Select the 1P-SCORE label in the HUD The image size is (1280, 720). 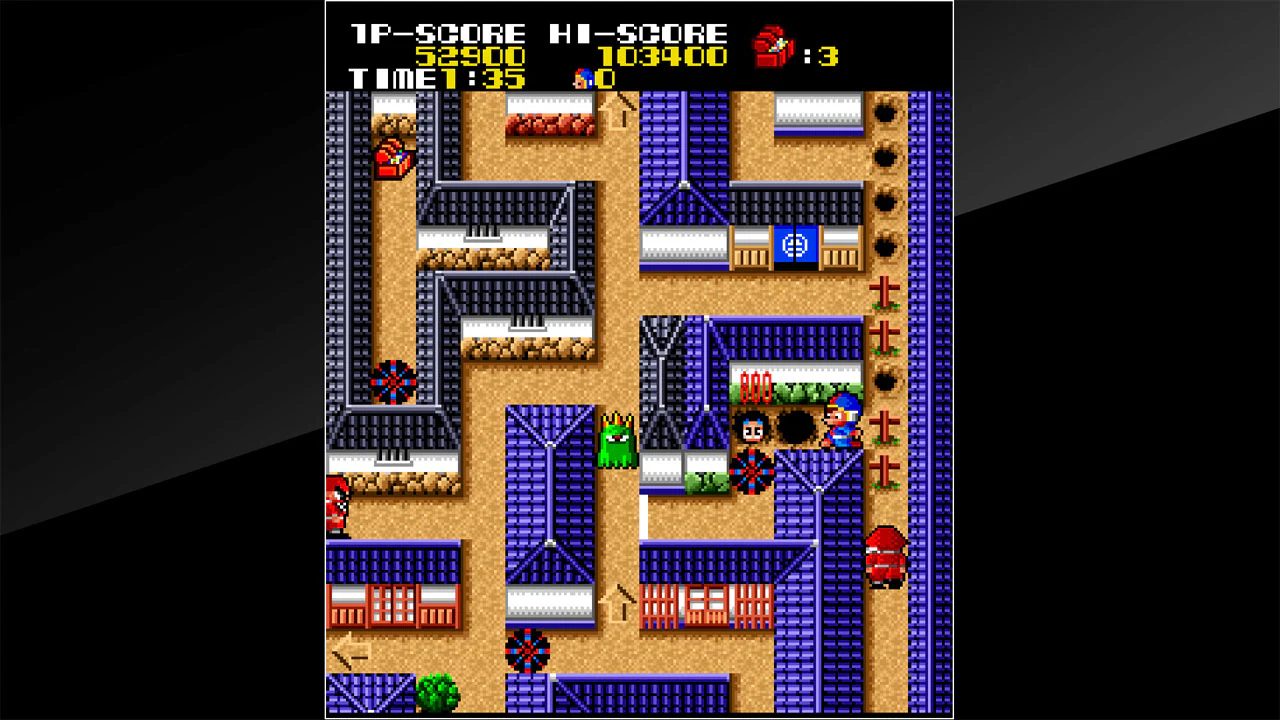(435, 32)
